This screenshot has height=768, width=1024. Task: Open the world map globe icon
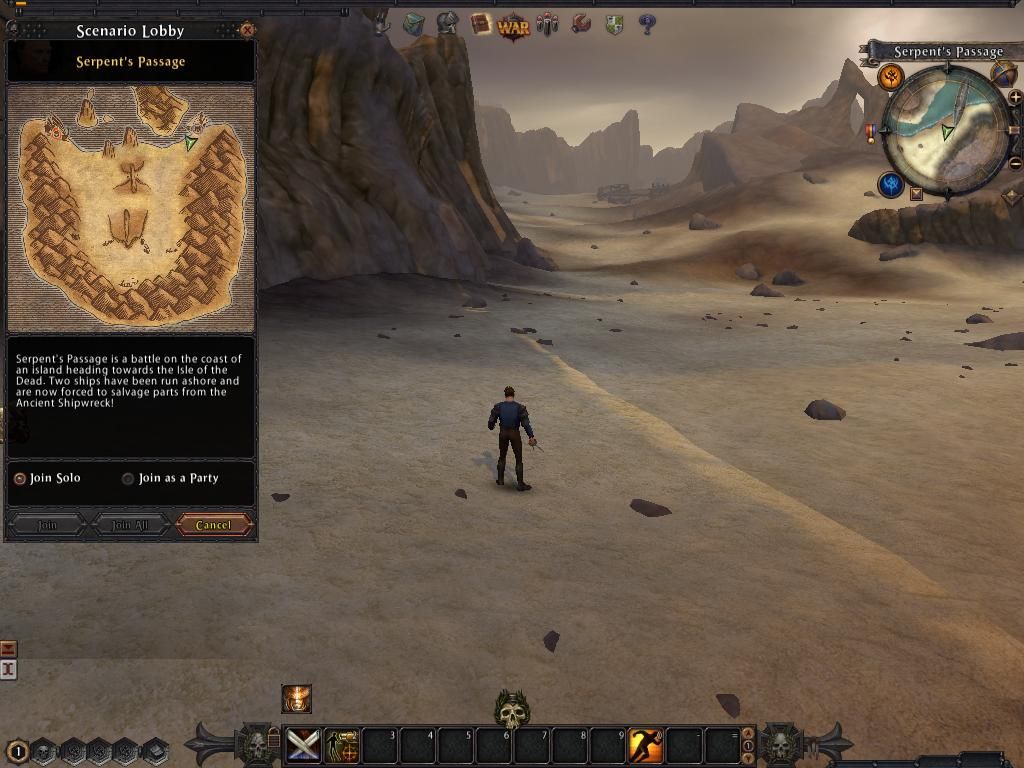(x=1003, y=72)
